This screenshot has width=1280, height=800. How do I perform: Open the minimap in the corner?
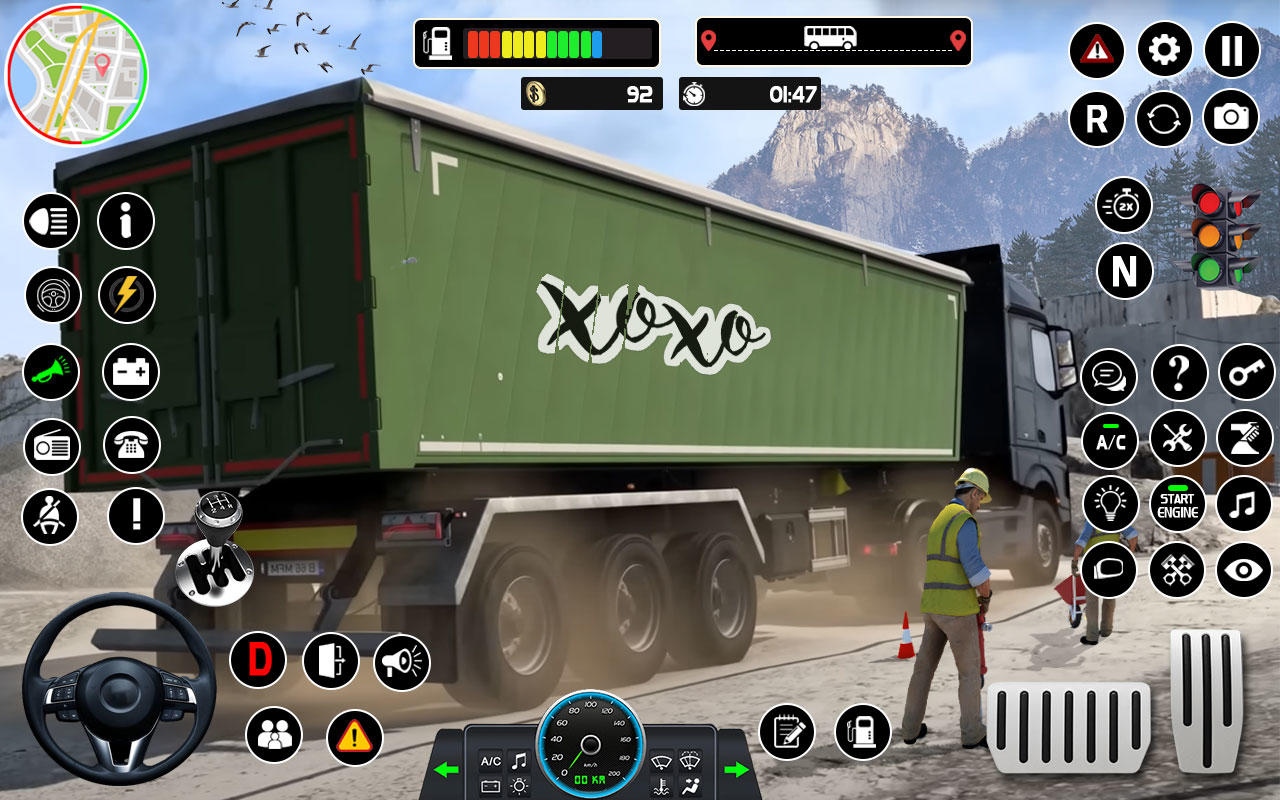coord(78,70)
